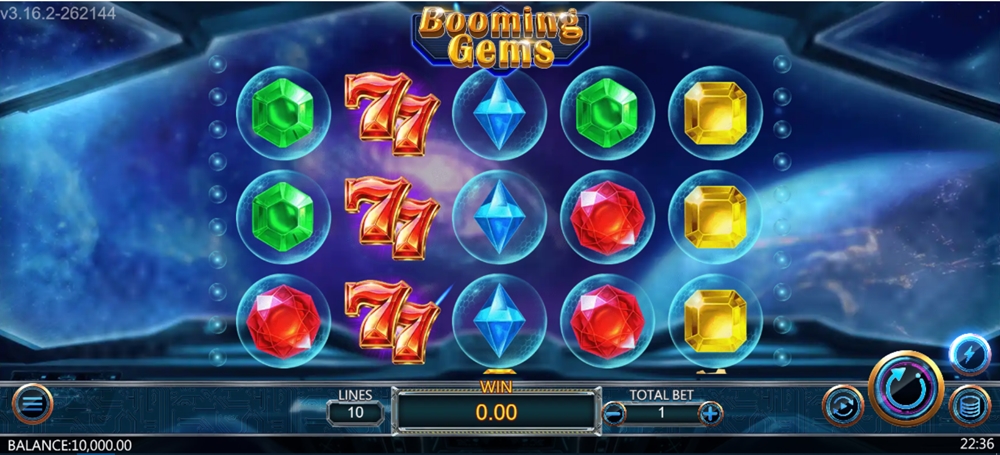This screenshot has height=455, width=1000.
Task: Decrease total bet with the minus button
Action: coord(614,412)
